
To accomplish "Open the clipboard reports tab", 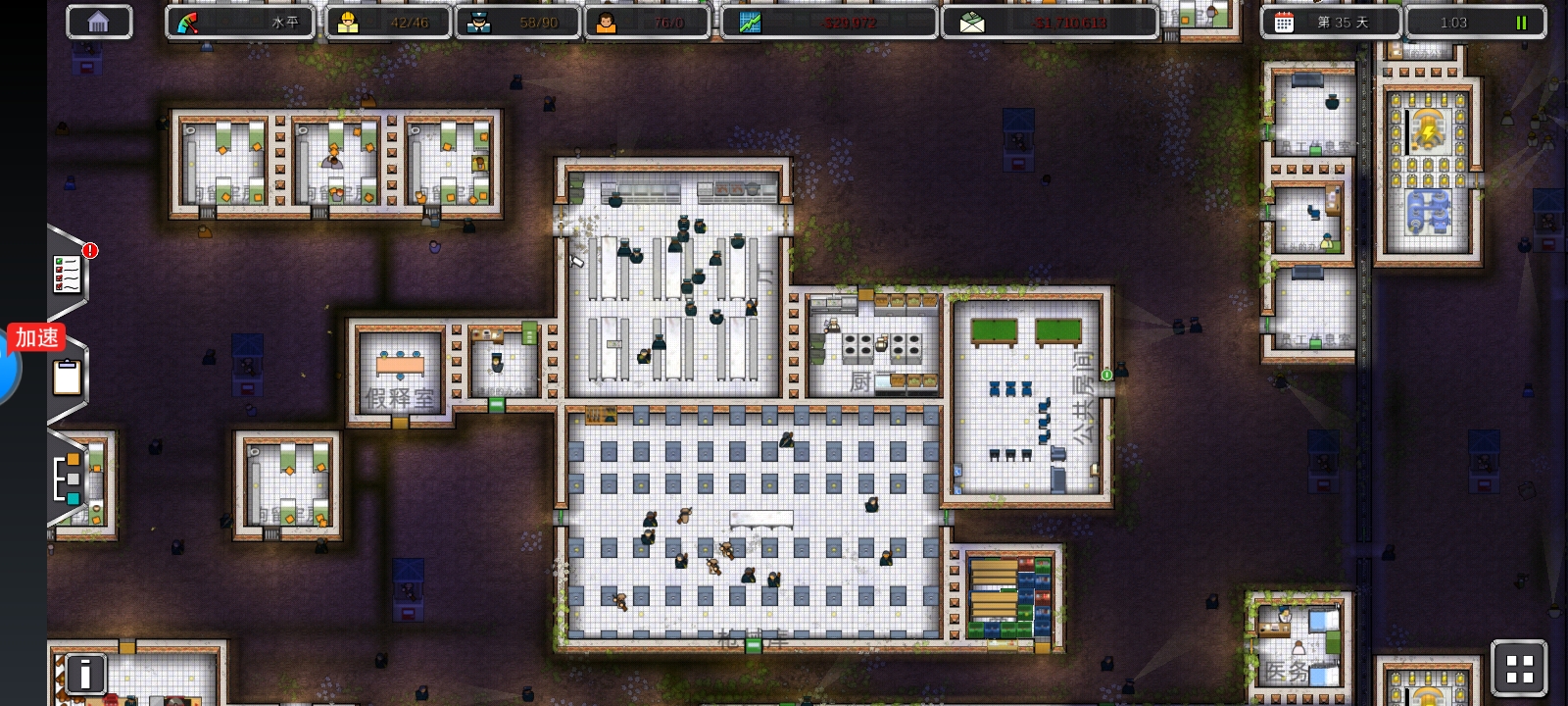I will pyautogui.click(x=67, y=378).
